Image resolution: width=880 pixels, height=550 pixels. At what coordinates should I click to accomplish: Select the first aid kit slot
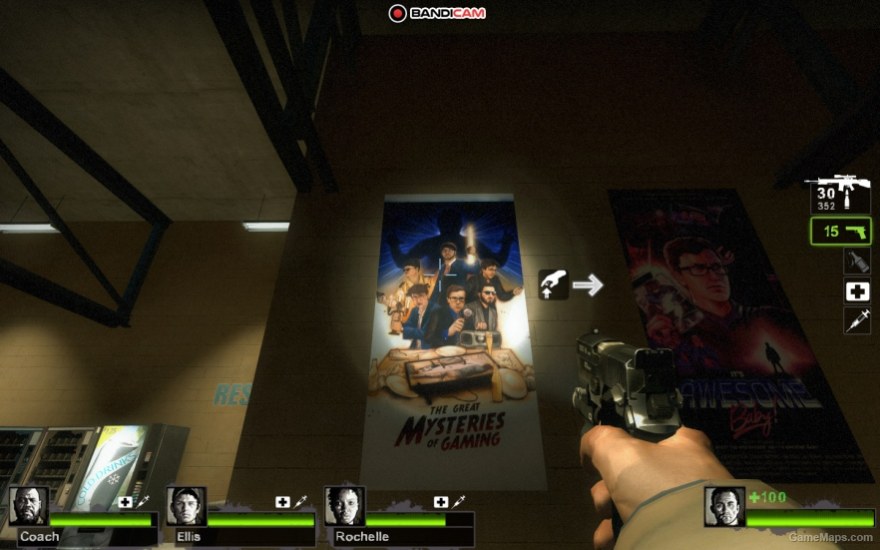[x=857, y=291]
